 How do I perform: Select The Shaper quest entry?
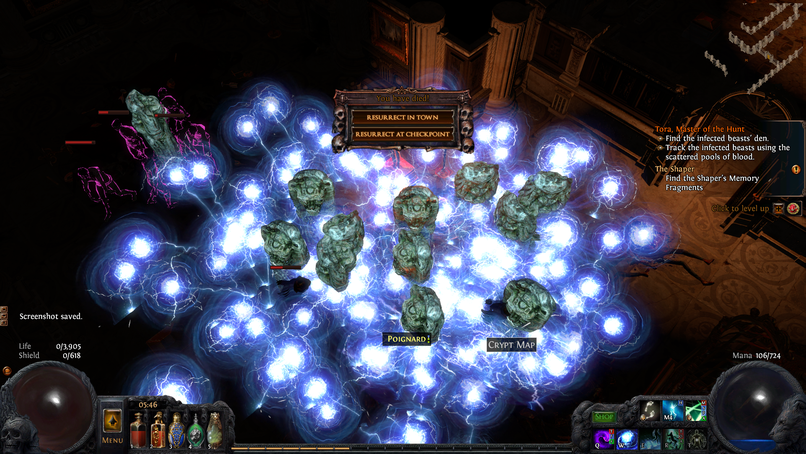(x=673, y=169)
